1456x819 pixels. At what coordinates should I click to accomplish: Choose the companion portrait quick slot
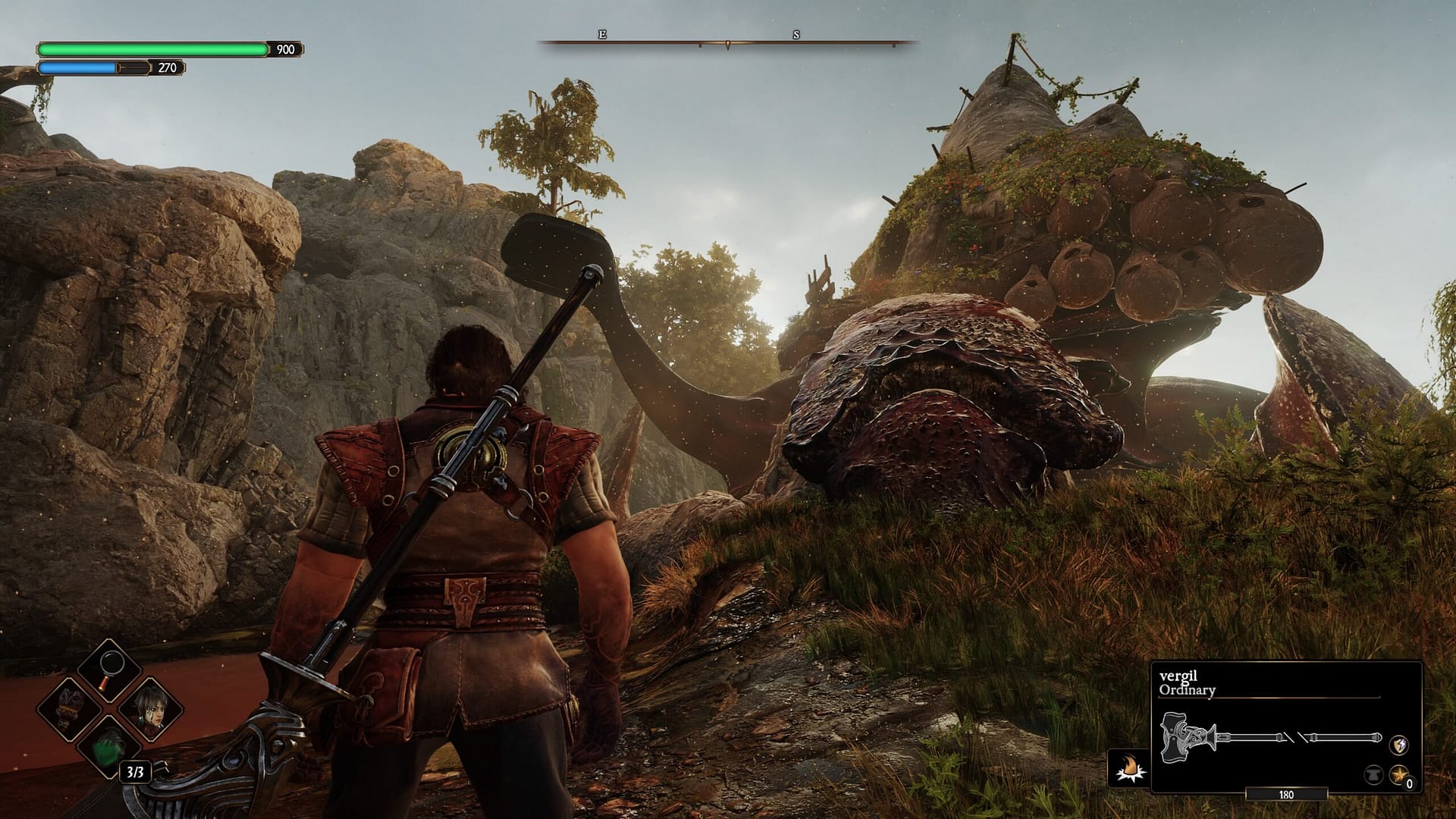click(x=149, y=711)
